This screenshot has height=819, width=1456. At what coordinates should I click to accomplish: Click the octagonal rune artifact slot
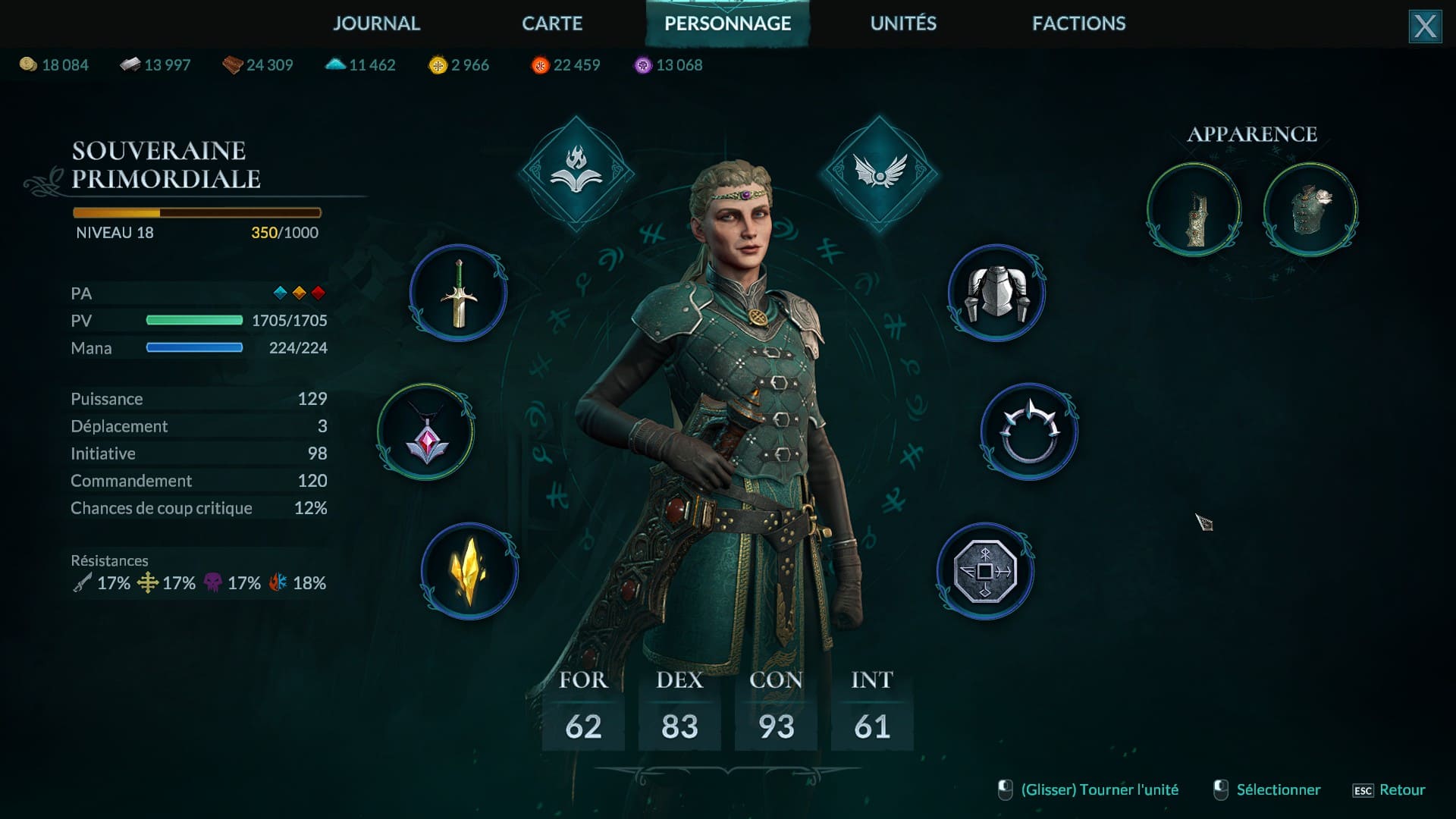[985, 571]
